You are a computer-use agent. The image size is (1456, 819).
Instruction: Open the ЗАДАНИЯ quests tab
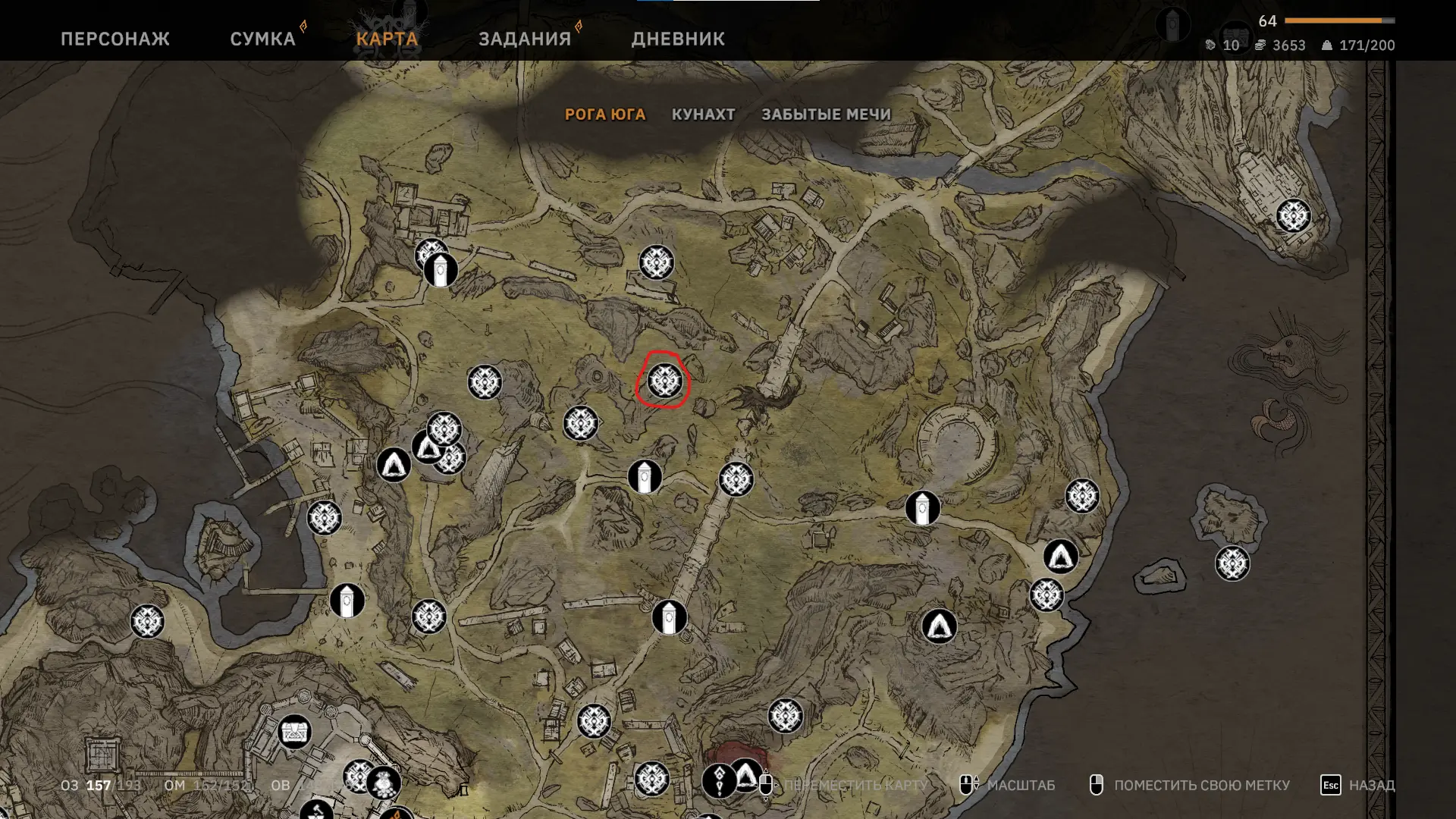tap(524, 39)
